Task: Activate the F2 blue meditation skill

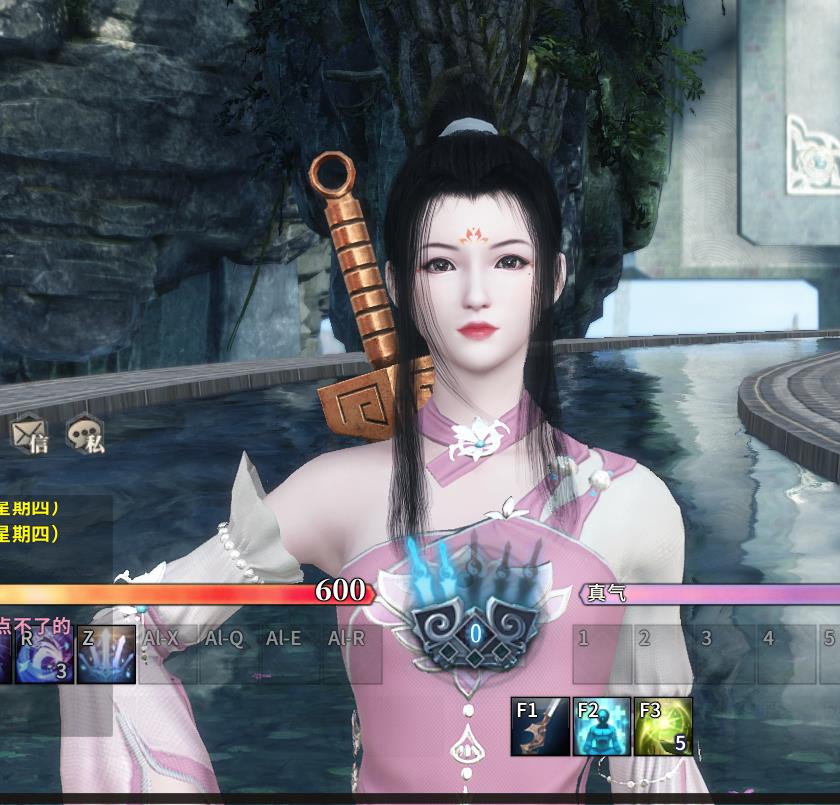Action: 602,726
